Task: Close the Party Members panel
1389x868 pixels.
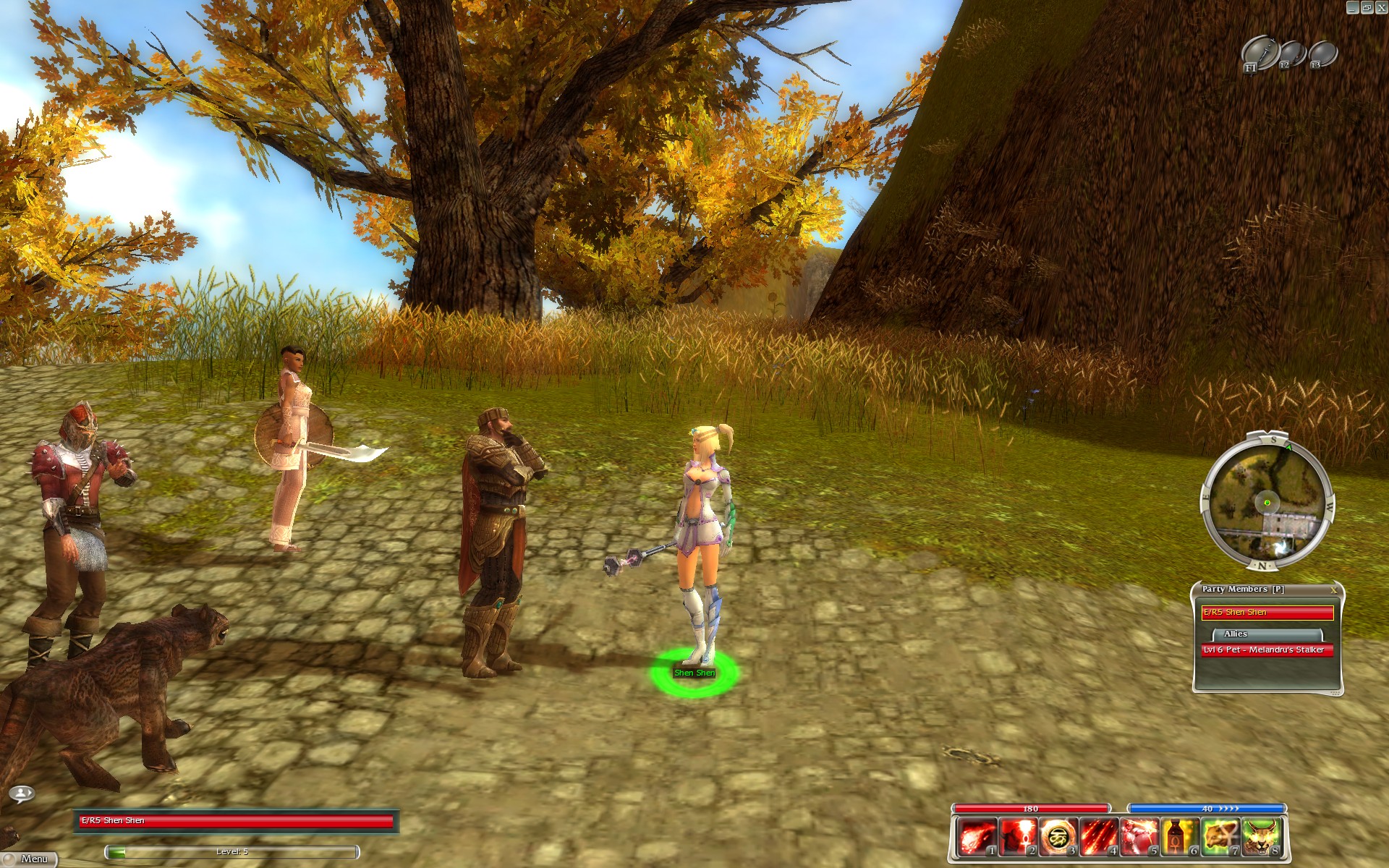Action: pyautogui.click(x=1333, y=590)
